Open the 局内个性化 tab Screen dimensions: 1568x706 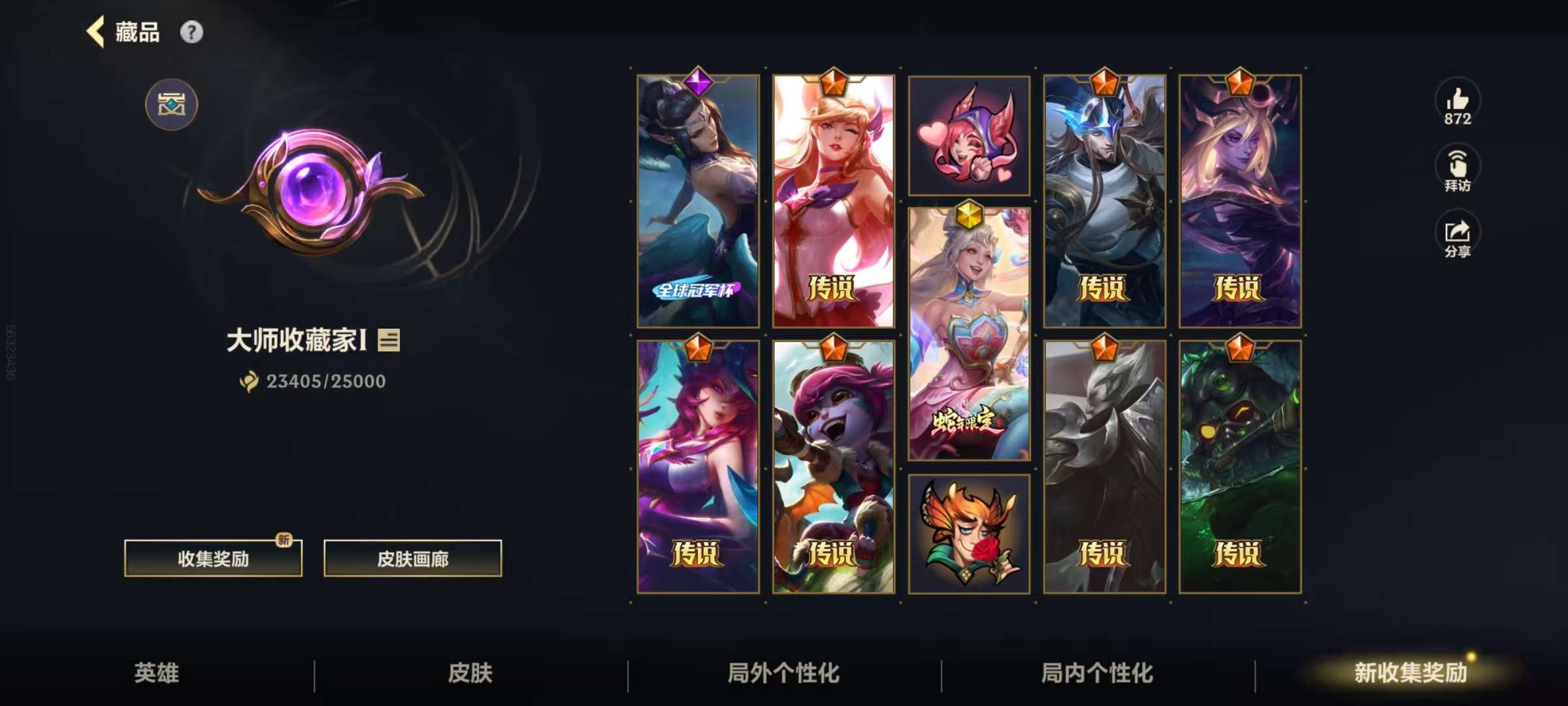1098,673
